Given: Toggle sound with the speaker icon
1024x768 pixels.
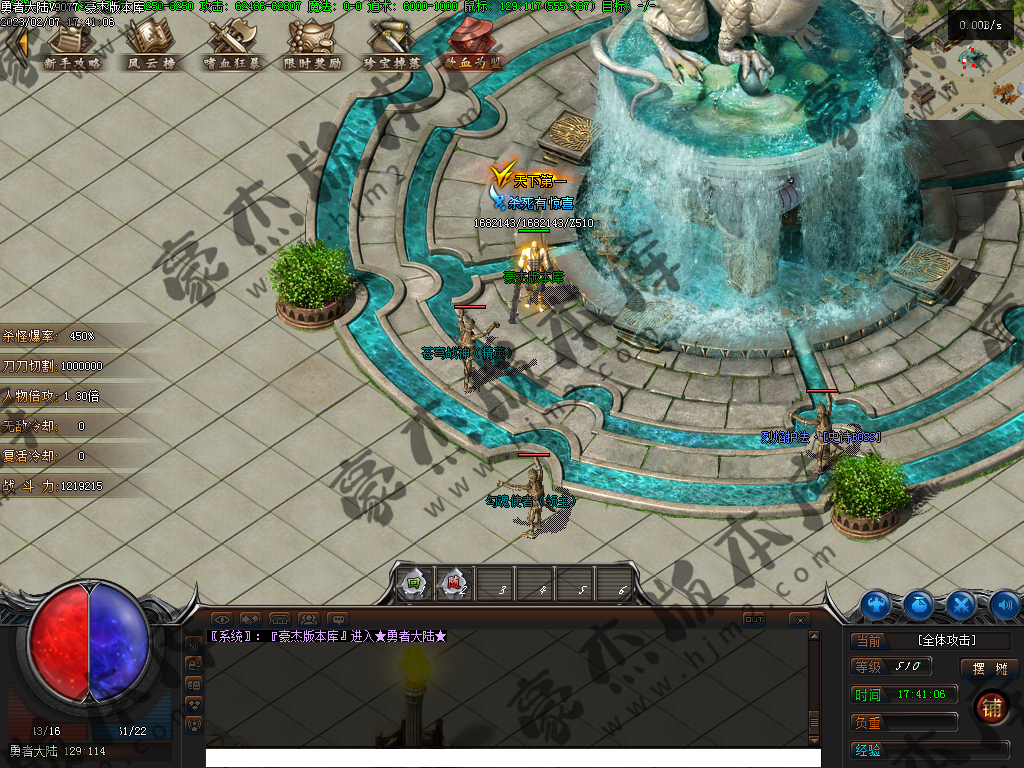Looking at the screenshot, I should pos(1003,604).
